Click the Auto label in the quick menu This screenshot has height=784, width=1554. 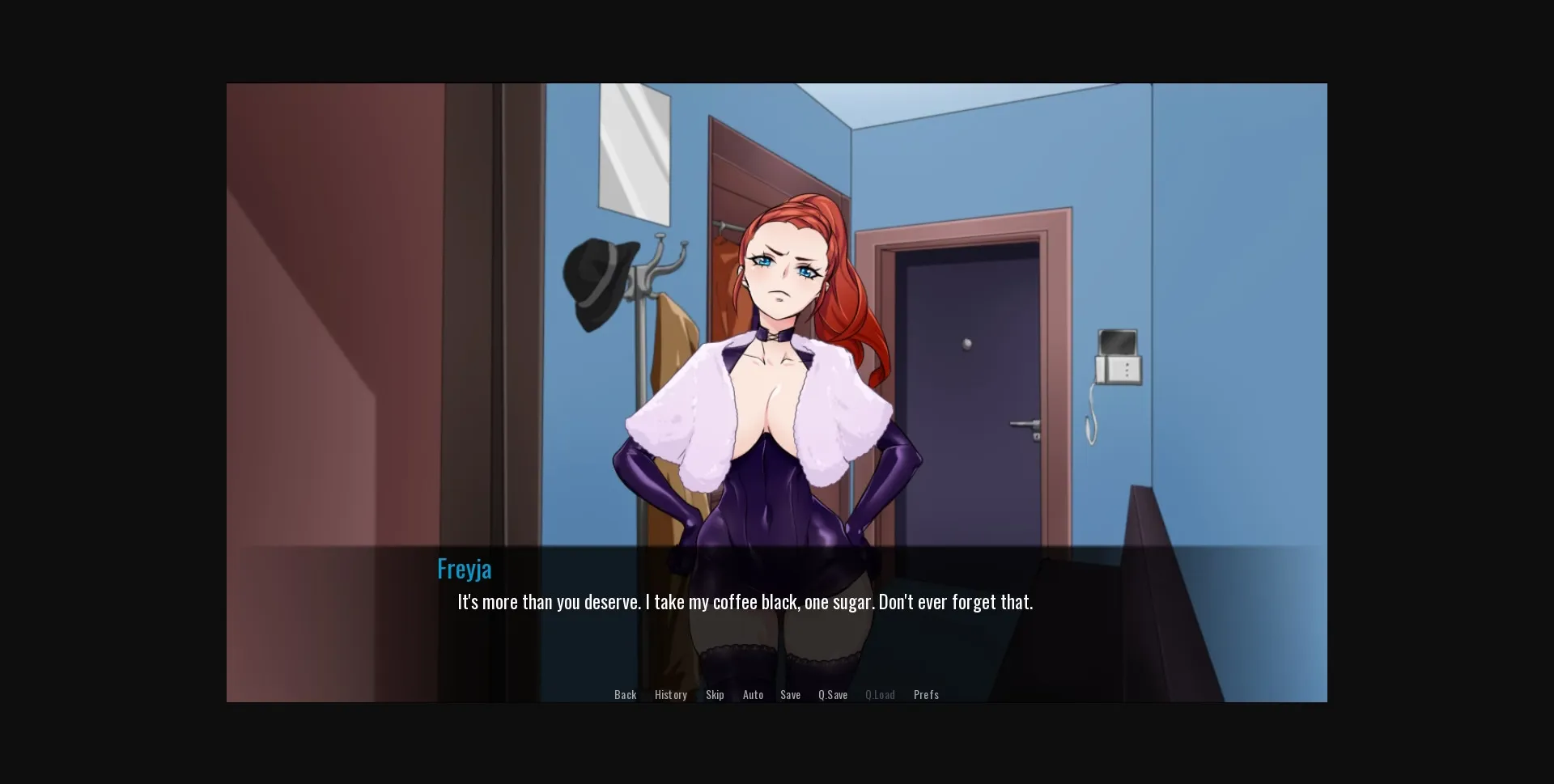coord(753,694)
